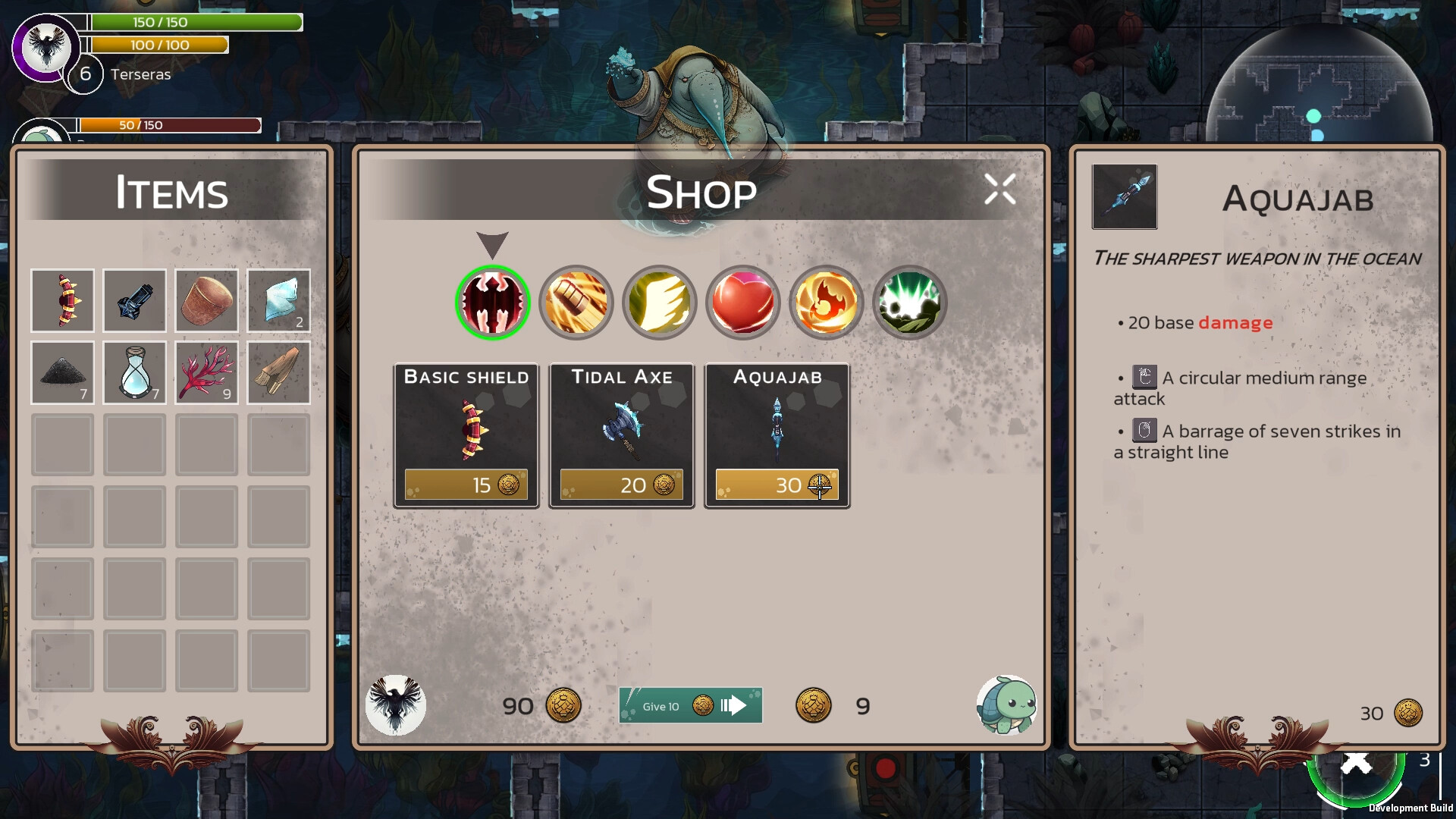Click the arrow indicator above the selected category
This screenshot has width=1456, height=819.
pos(493,246)
